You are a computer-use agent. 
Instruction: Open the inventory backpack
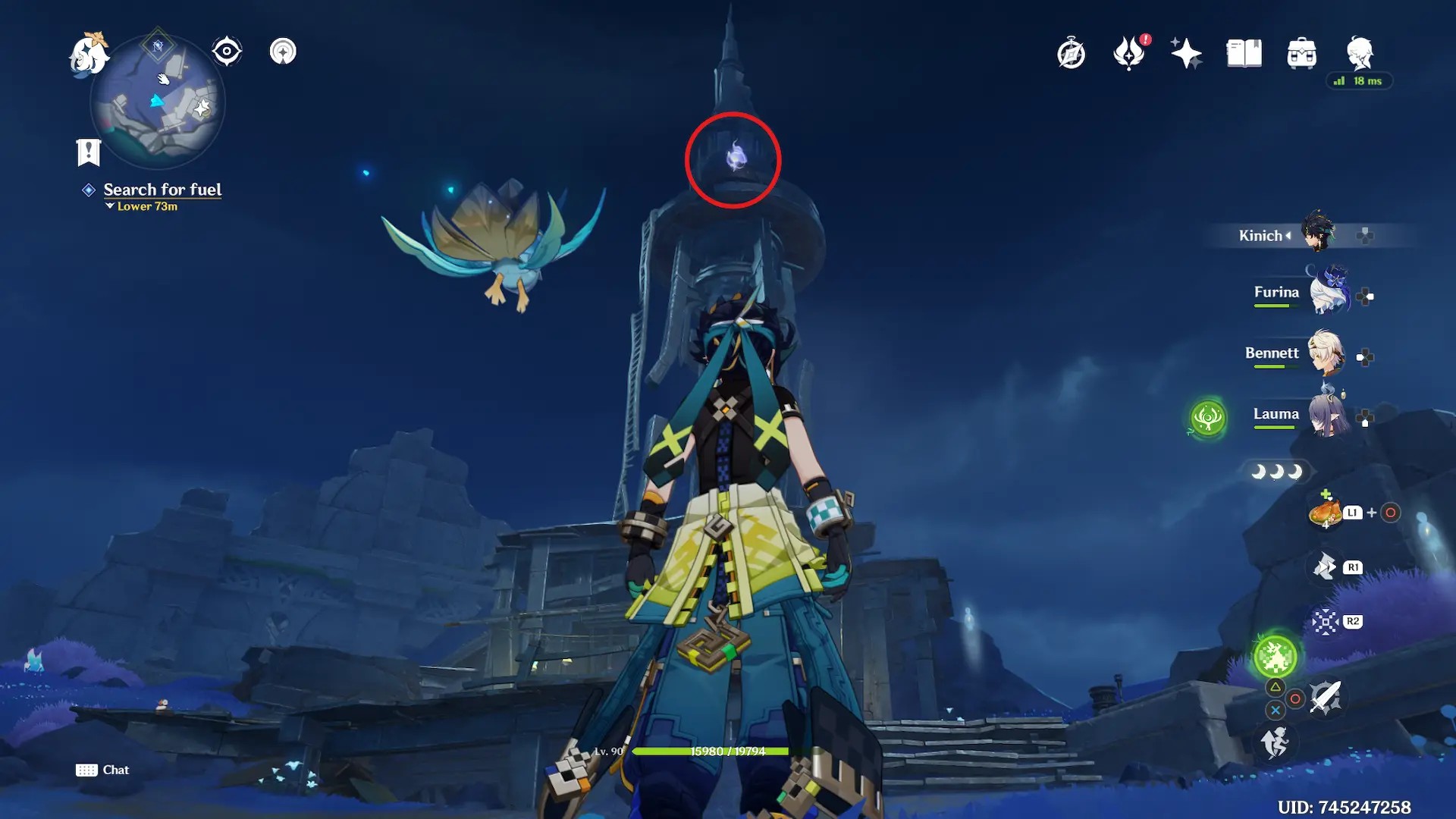pyautogui.click(x=1301, y=54)
